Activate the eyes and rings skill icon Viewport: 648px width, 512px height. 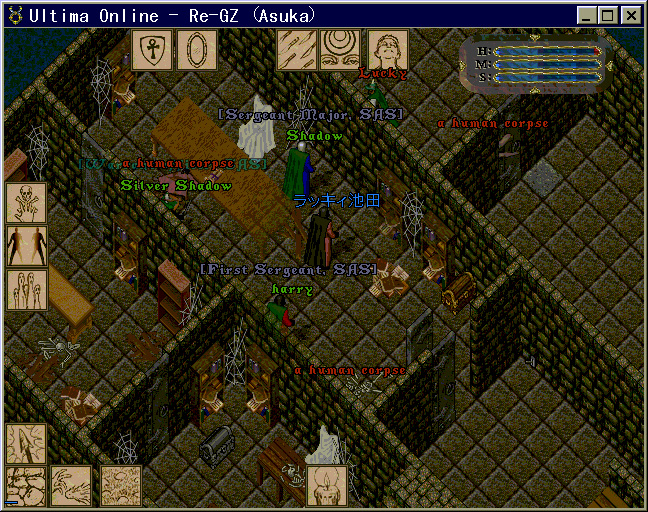click(x=340, y=50)
